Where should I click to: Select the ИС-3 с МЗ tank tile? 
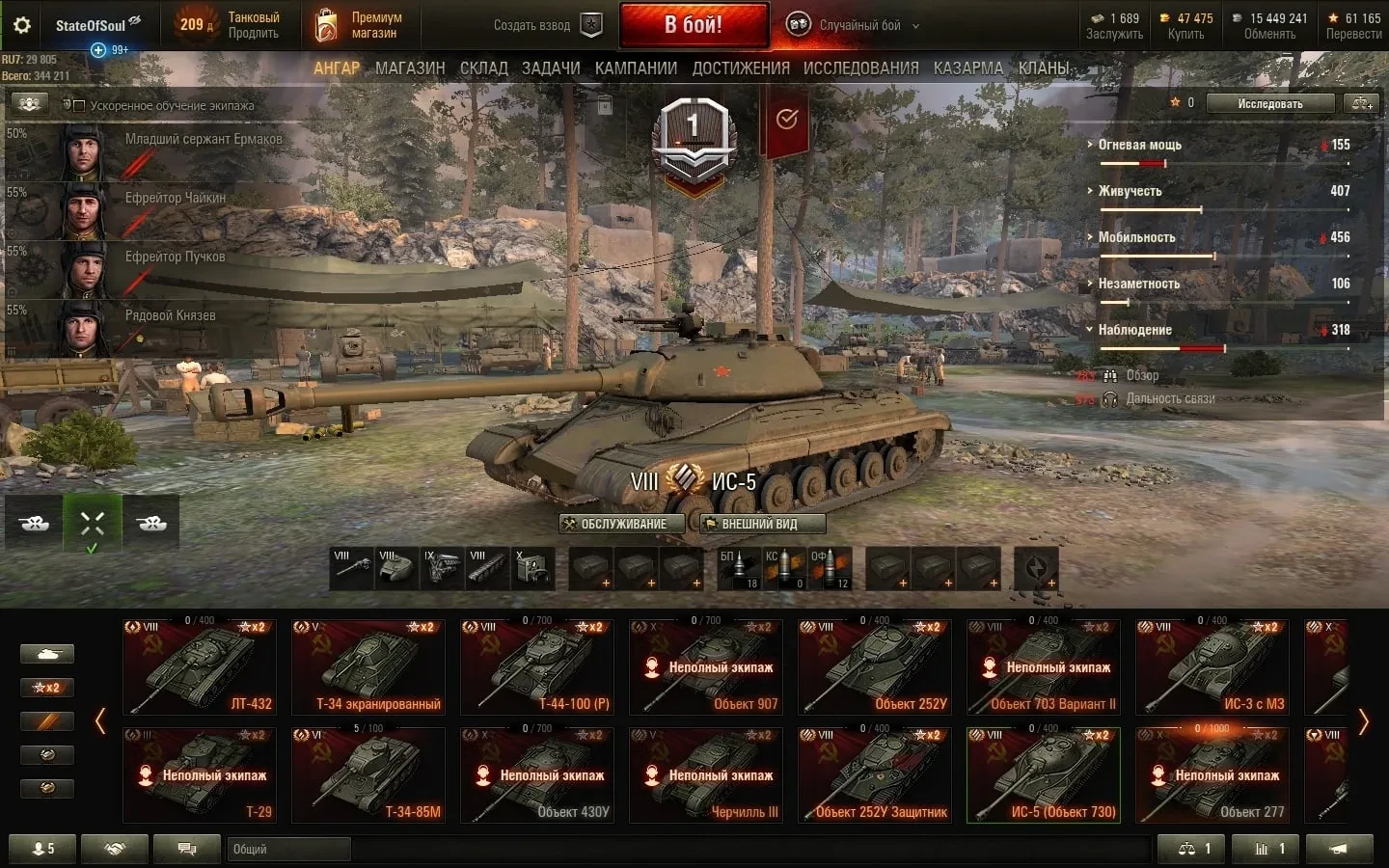click(x=1212, y=667)
